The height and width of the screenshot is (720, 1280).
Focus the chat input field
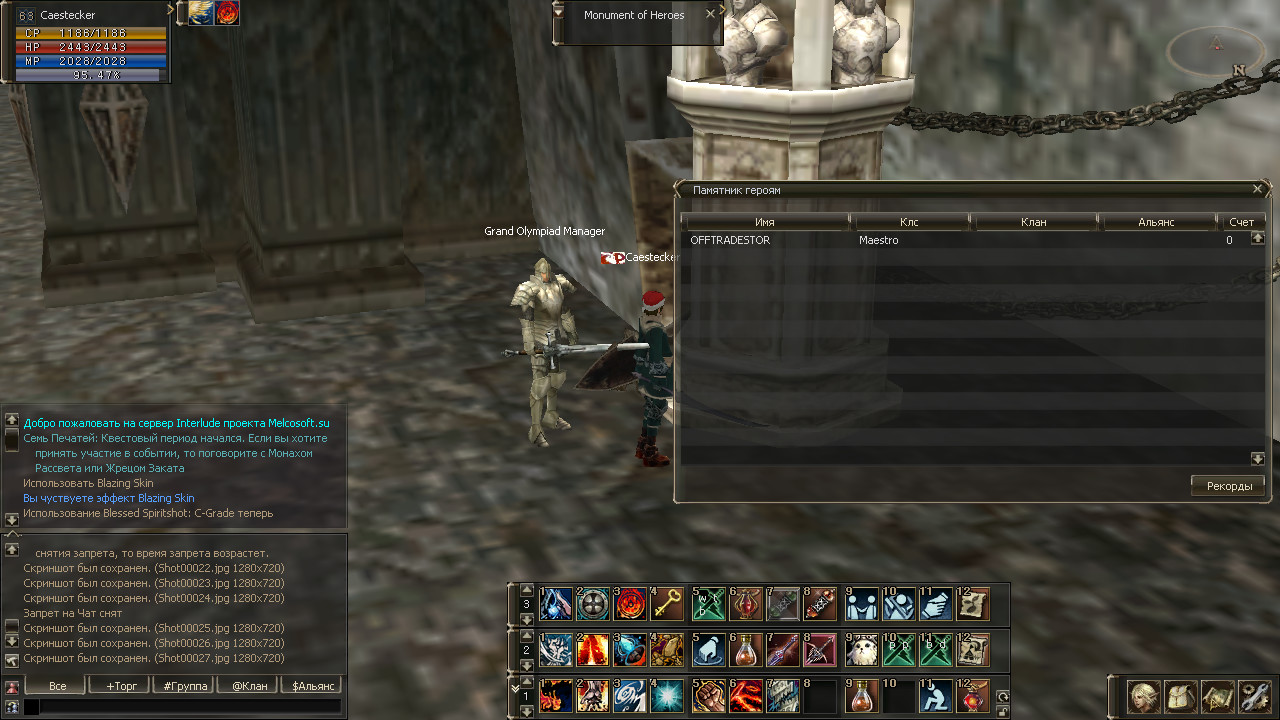click(x=190, y=707)
